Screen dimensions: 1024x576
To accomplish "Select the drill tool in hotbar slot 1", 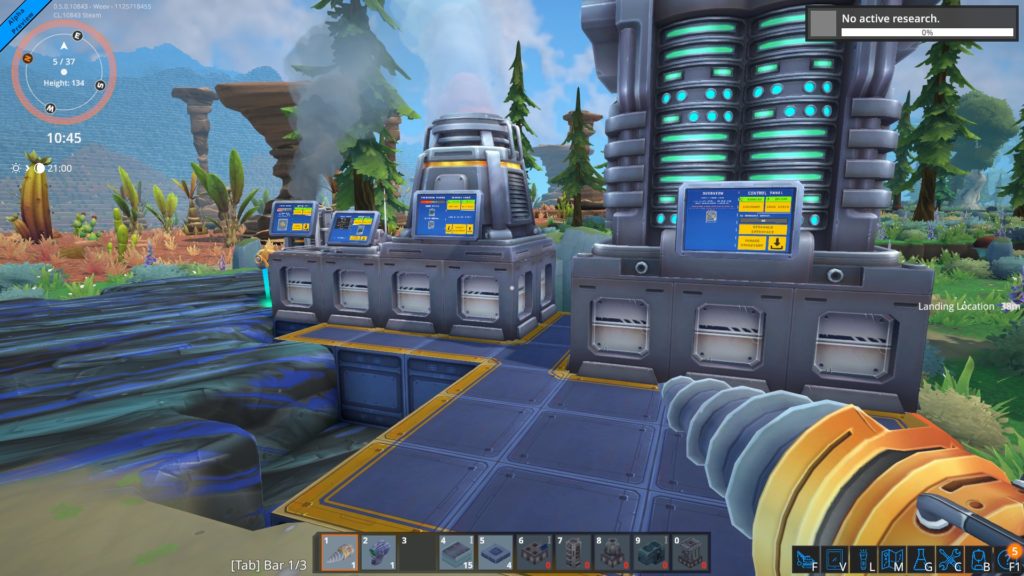I will click(338, 553).
